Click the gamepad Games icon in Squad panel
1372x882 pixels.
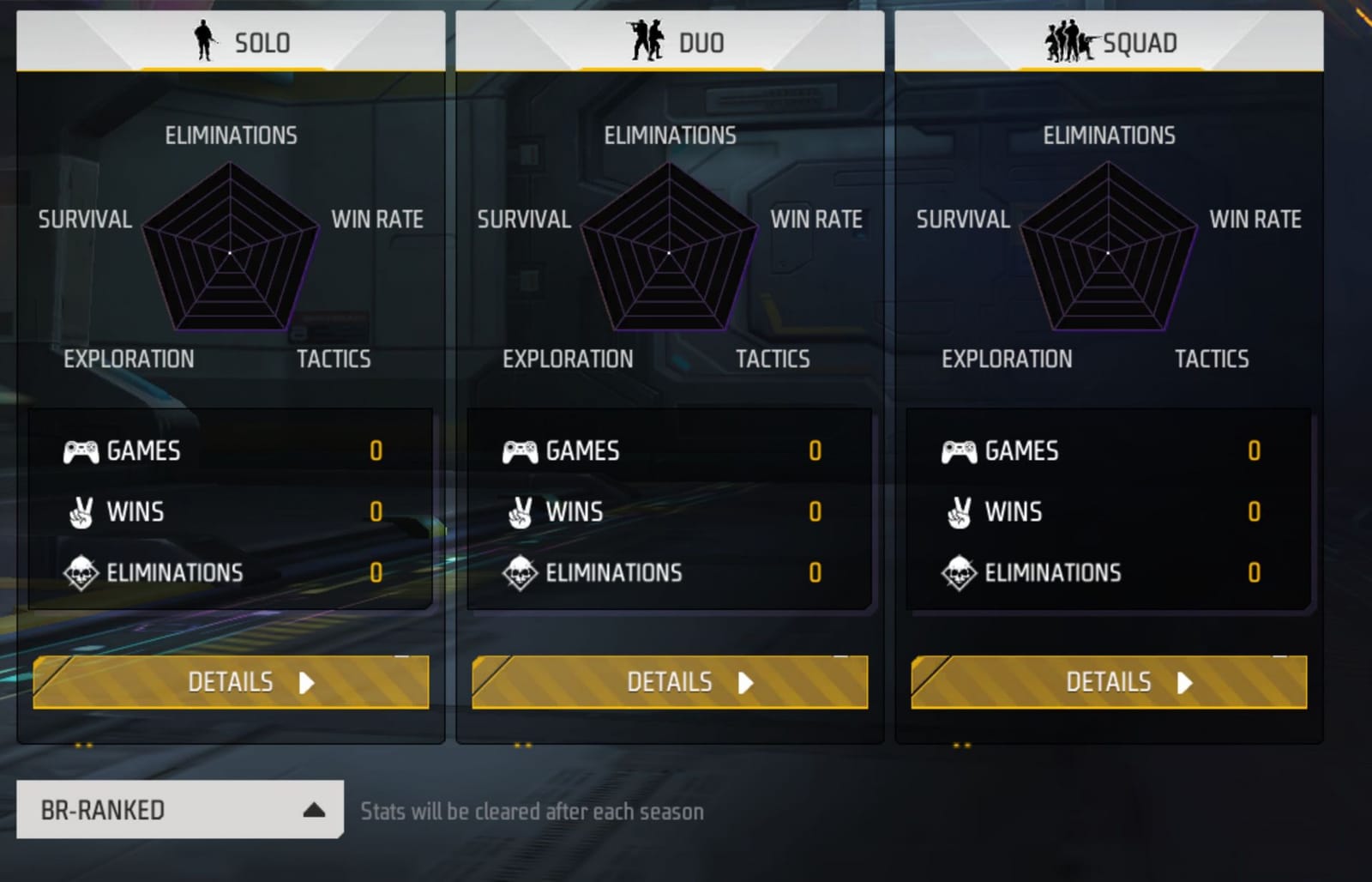point(959,450)
